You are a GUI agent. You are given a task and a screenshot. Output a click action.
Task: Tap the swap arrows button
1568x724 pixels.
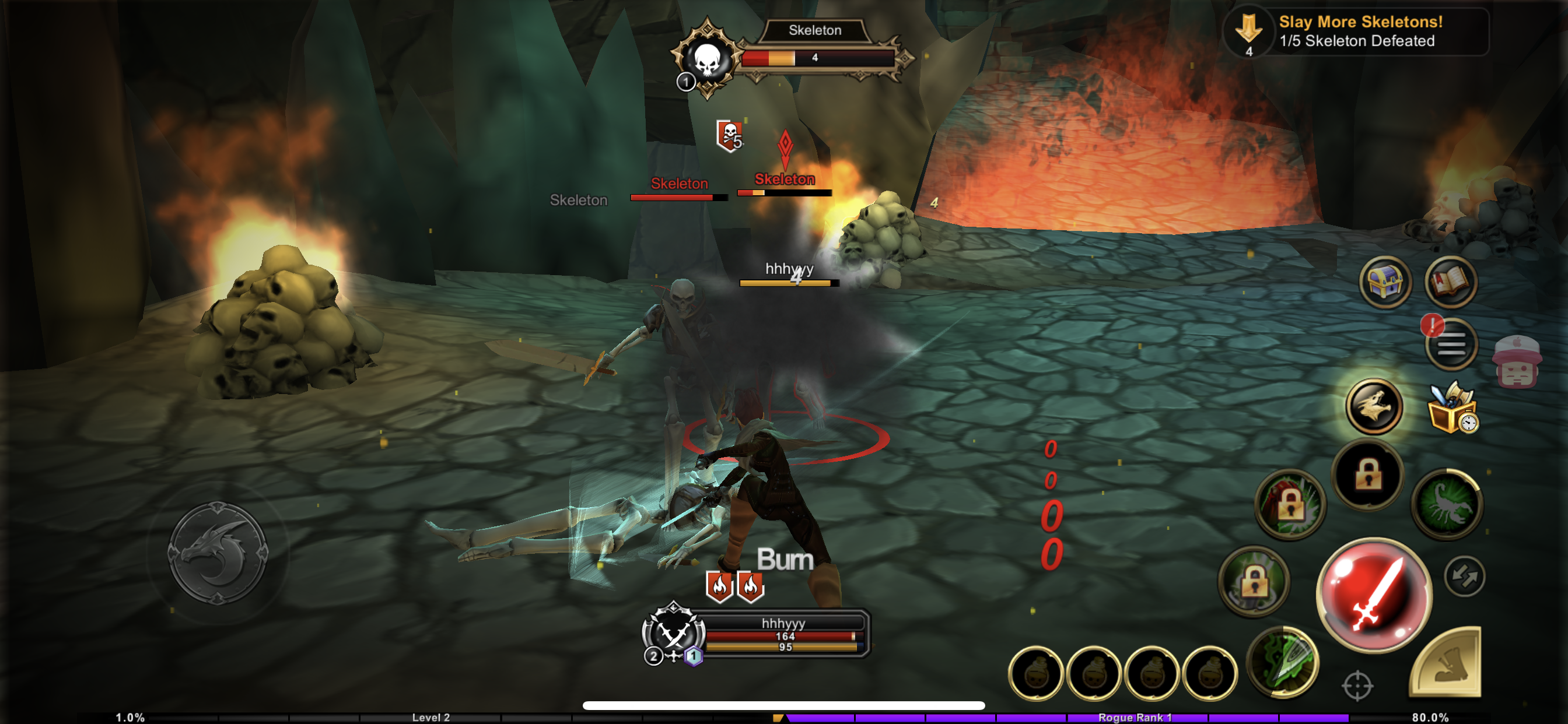1464,575
